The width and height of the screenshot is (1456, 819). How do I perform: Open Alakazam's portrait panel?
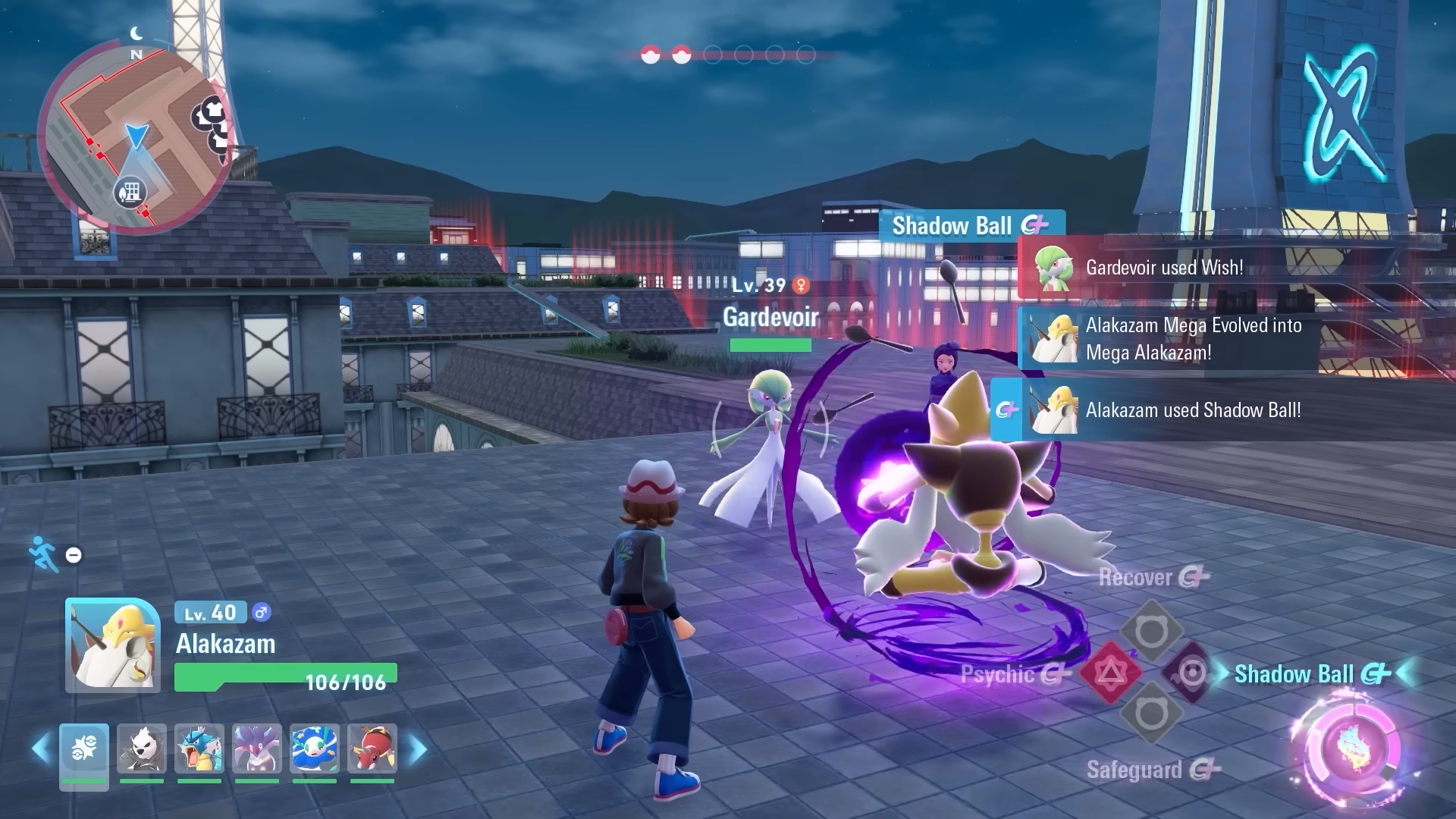click(x=113, y=645)
